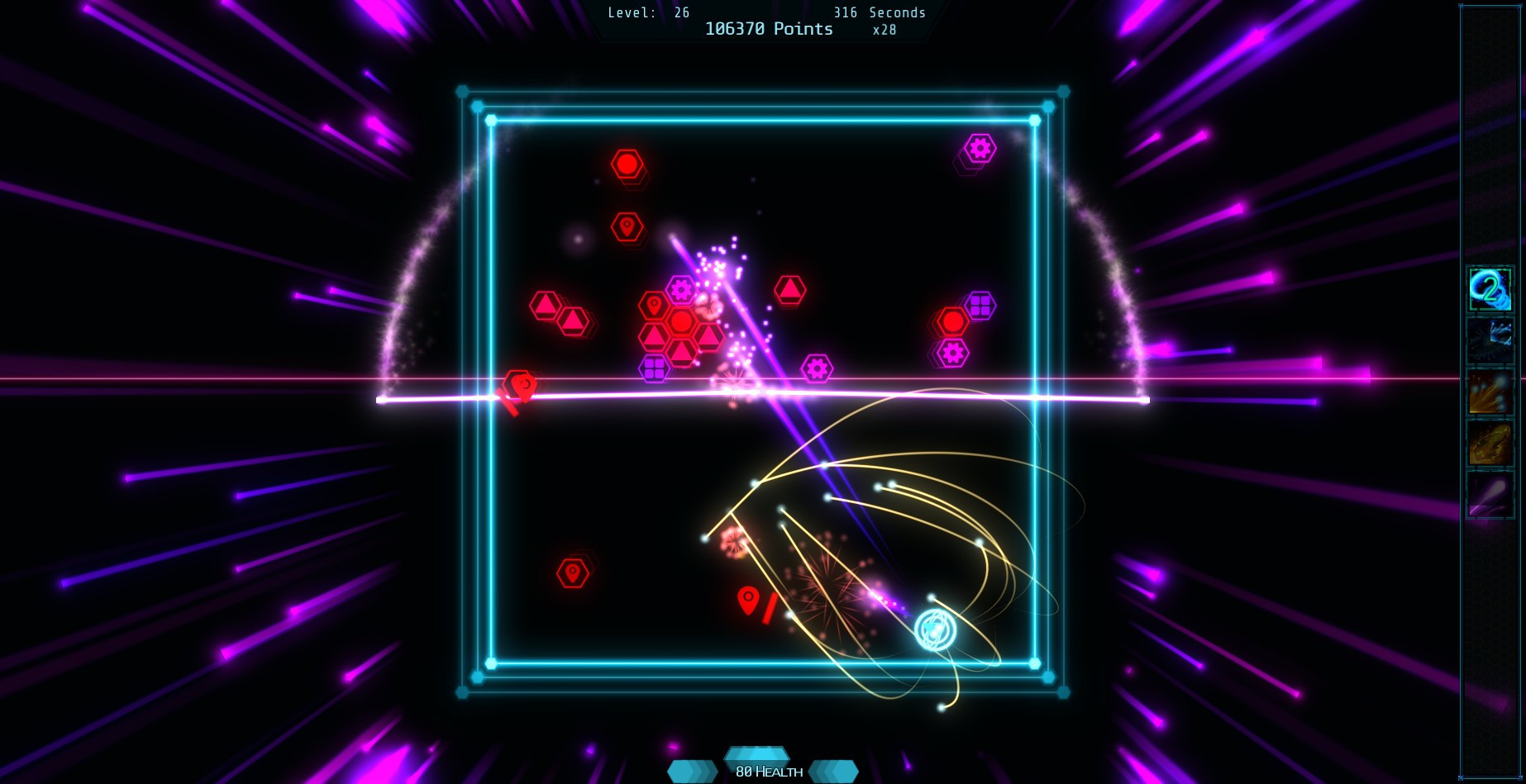Viewport: 1526px width, 784px height.
Task: Click the gear hexagon enemy near the top-right corner
Action: (x=980, y=149)
